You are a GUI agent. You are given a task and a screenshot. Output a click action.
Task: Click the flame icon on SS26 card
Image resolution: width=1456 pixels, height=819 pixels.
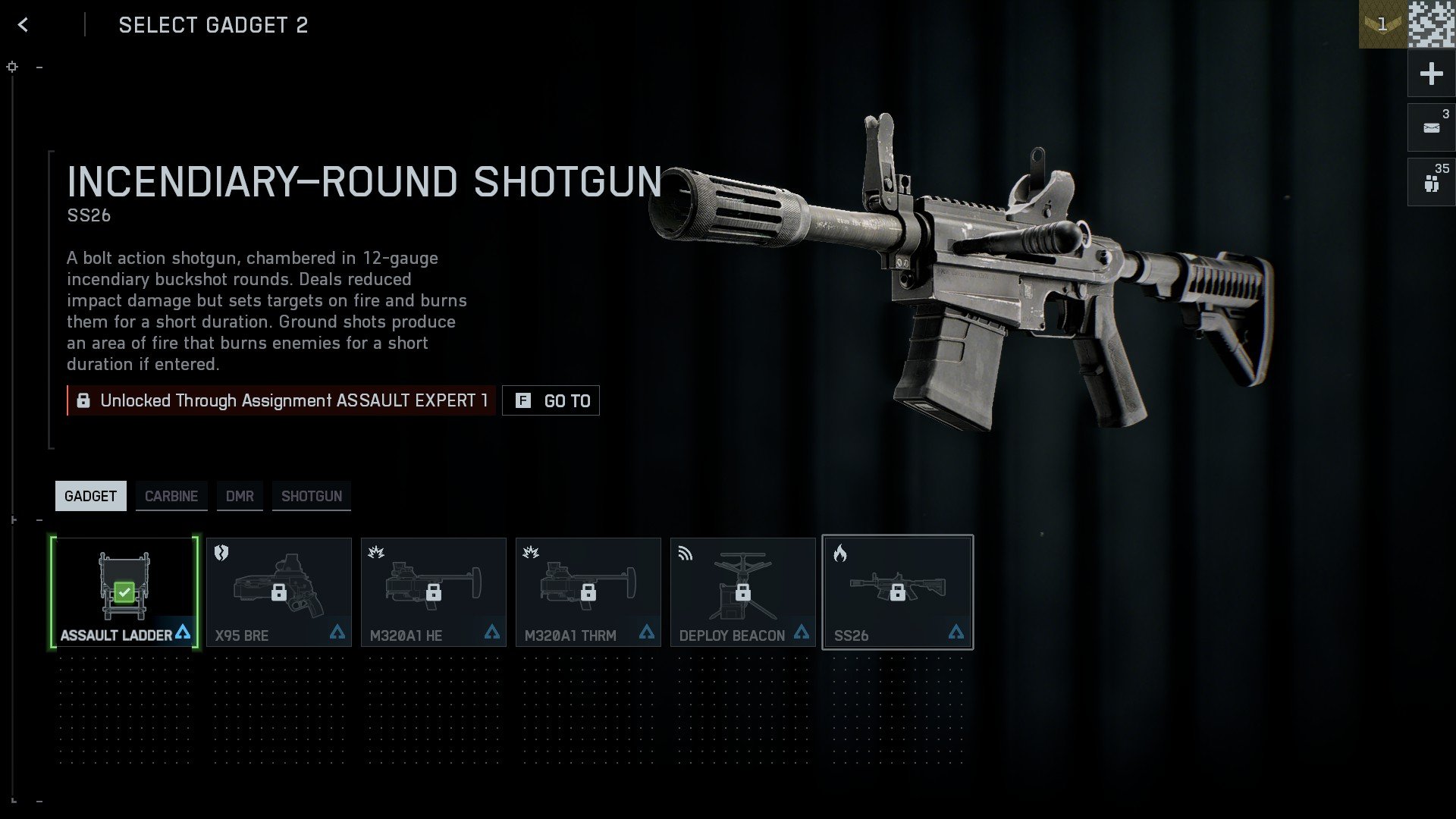click(x=839, y=554)
